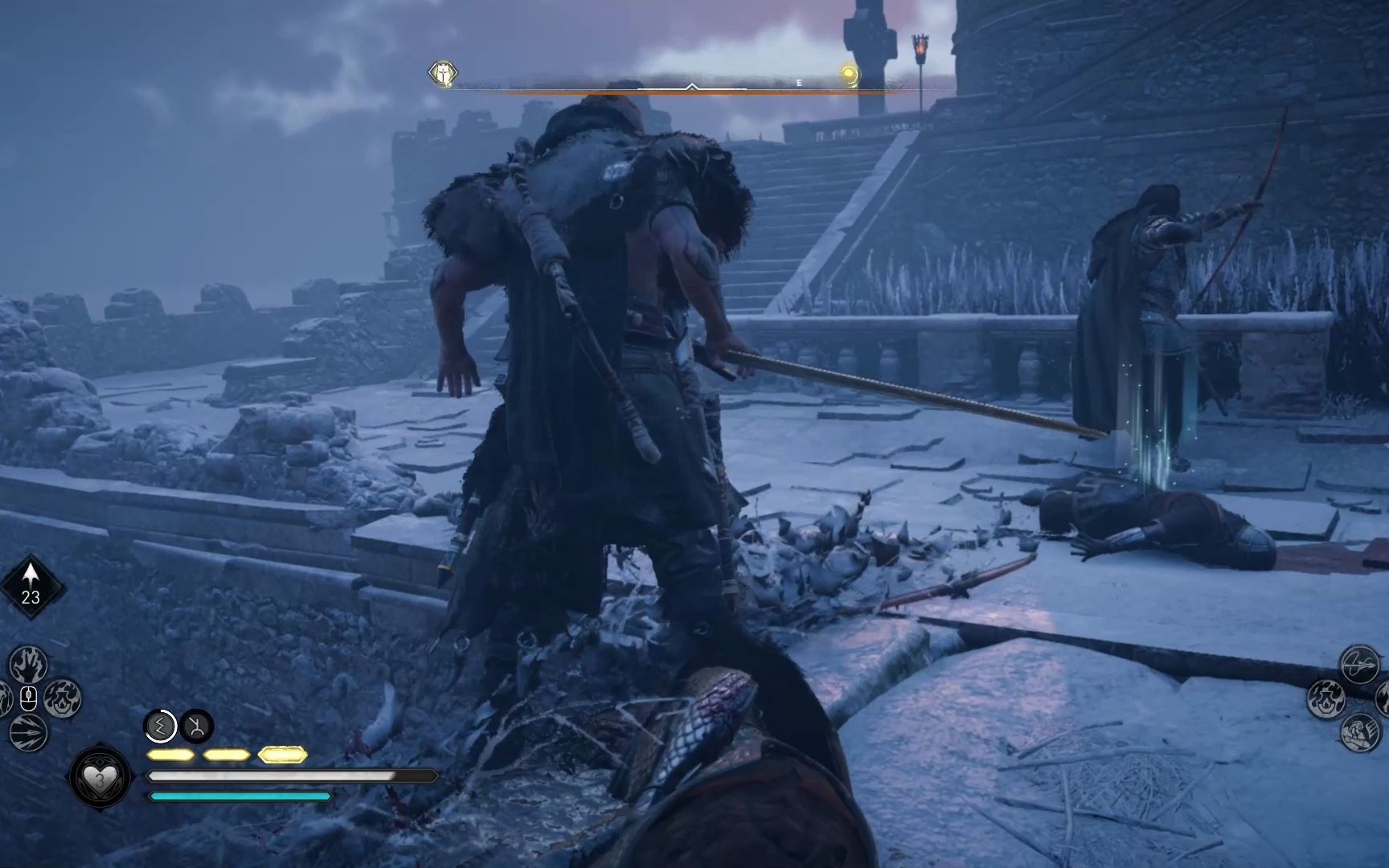Activate the looping arrow melee ability
1389x868 pixels.
(1358, 664)
